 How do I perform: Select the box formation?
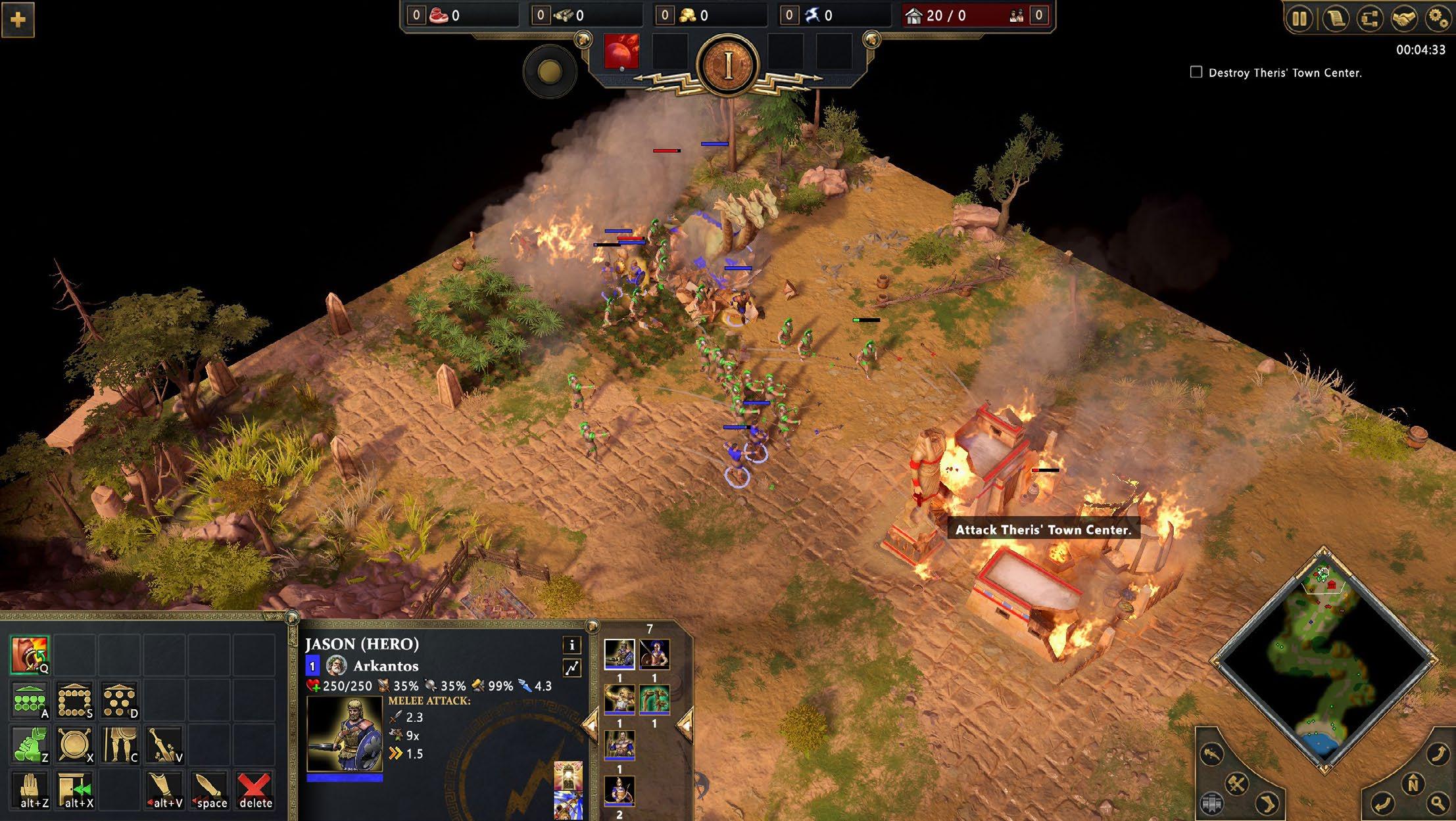74,700
